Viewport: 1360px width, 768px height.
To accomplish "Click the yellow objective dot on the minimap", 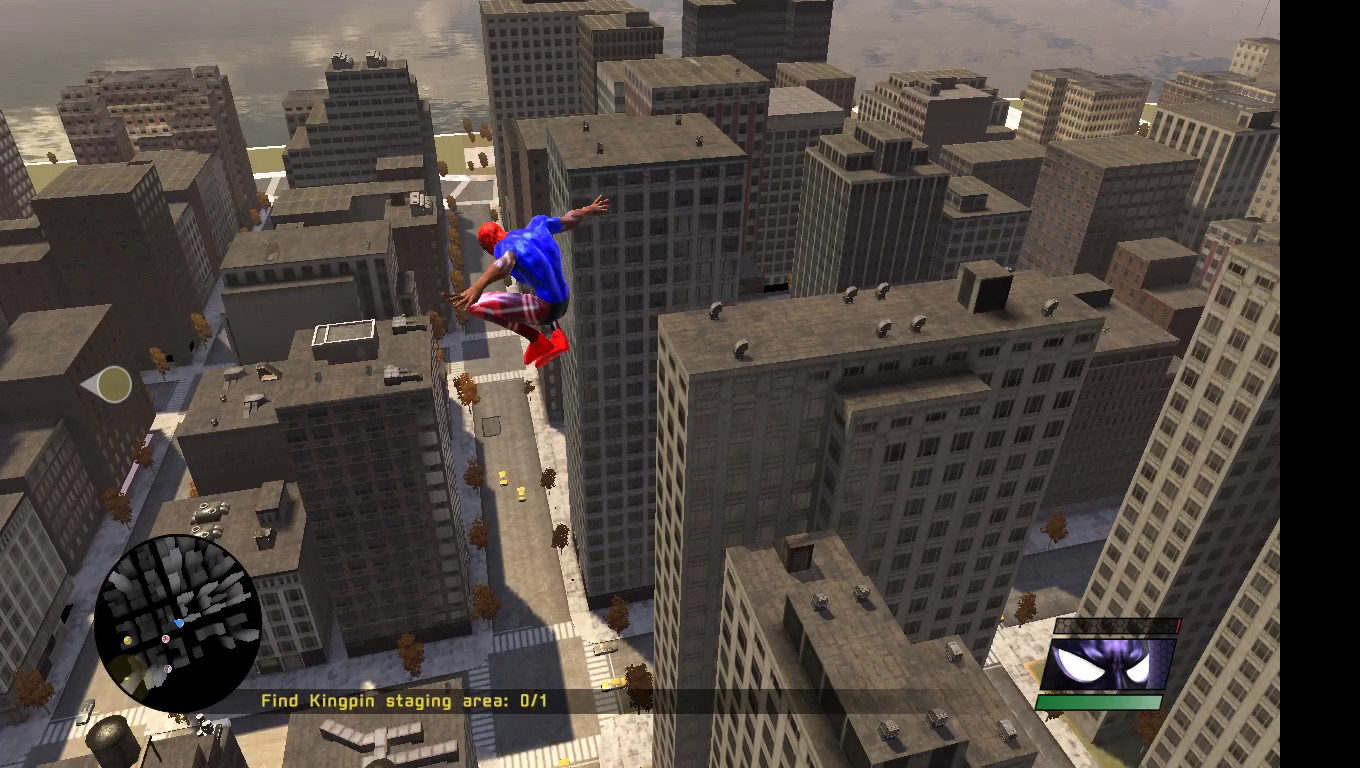I will click(x=127, y=639).
